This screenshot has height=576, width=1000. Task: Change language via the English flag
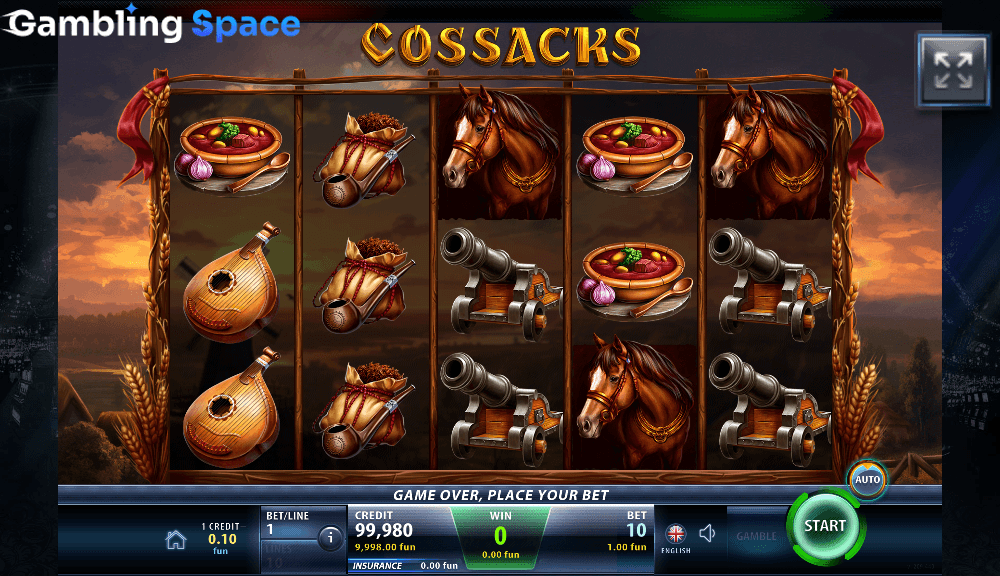point(676,535)
